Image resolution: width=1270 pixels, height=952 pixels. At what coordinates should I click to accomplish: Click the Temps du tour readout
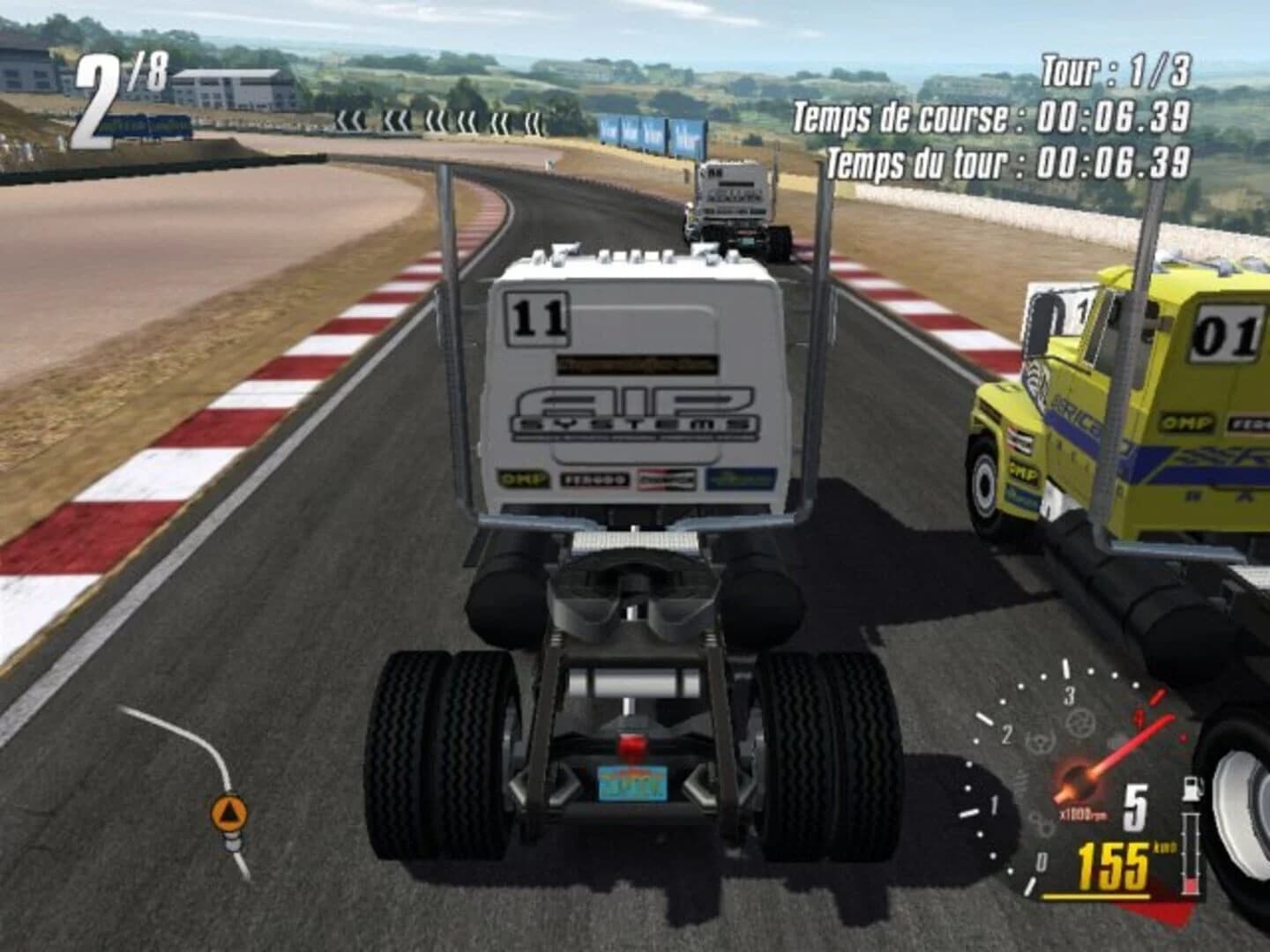1011,160
